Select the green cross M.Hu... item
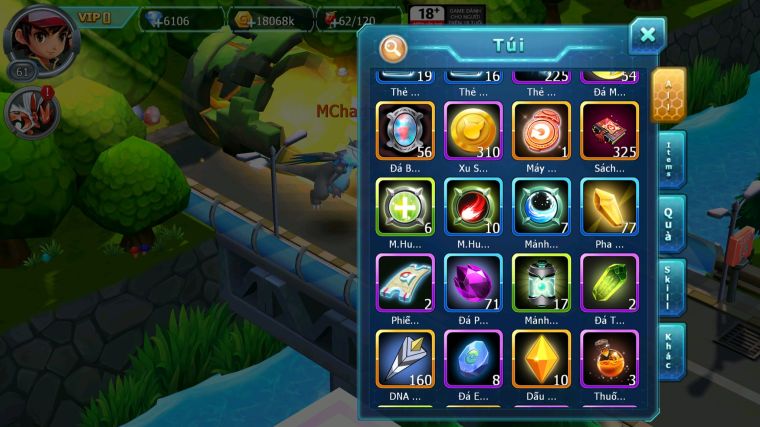The width and height of the screenshot is (760, 427). point(405,207)
